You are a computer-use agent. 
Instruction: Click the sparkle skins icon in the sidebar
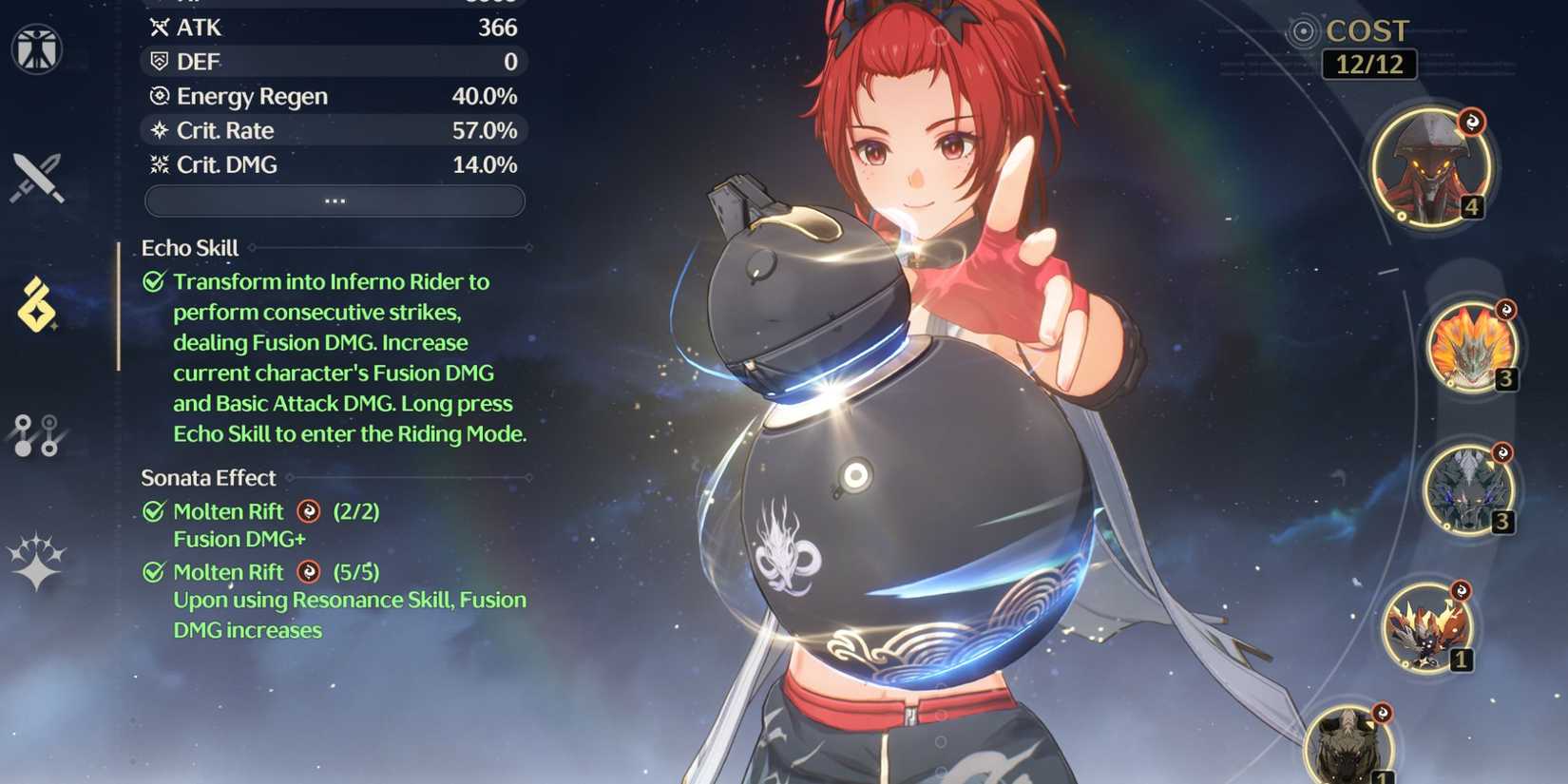[x=38, y=563]
